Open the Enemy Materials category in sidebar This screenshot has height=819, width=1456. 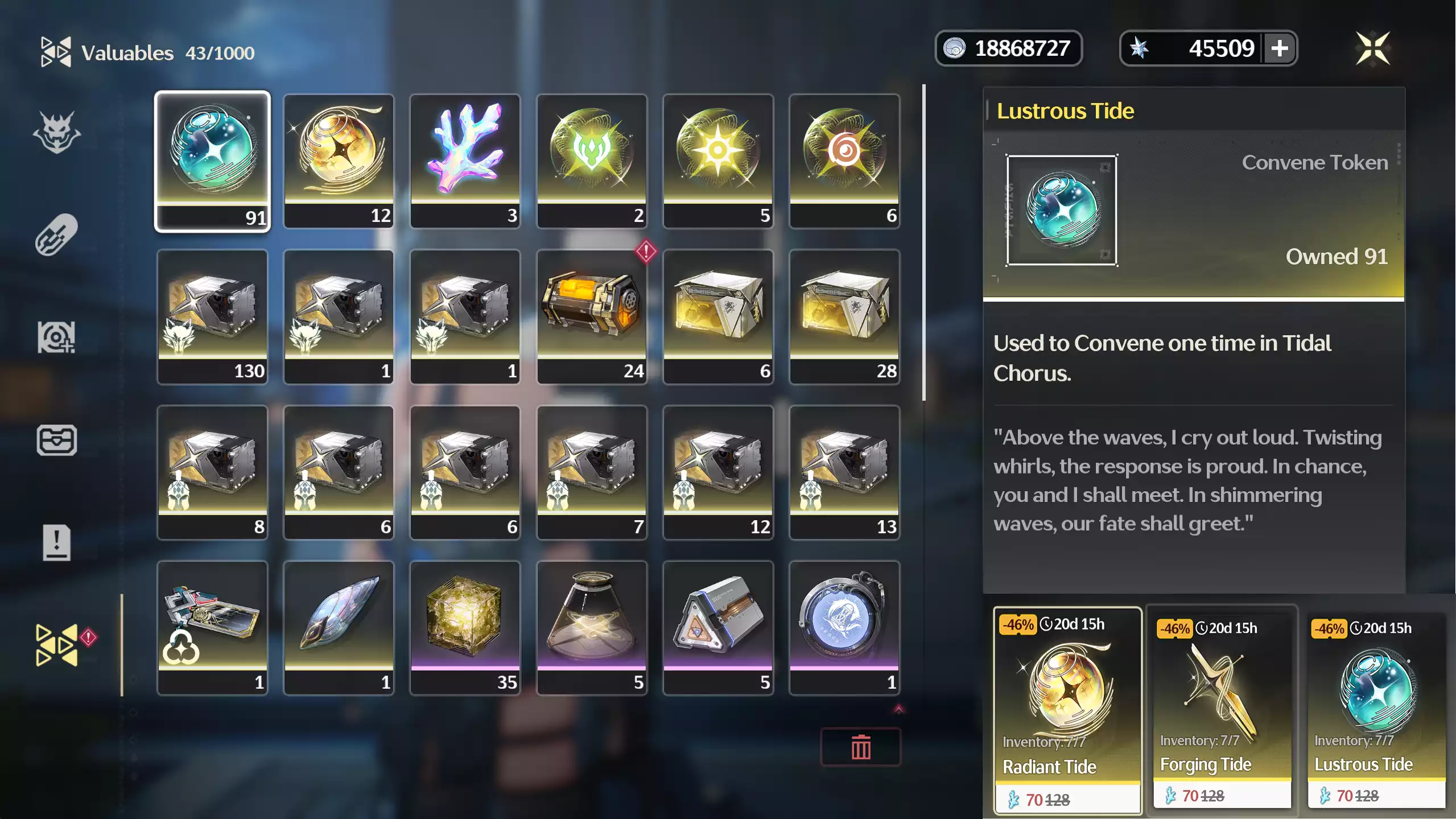coord(57,131)
